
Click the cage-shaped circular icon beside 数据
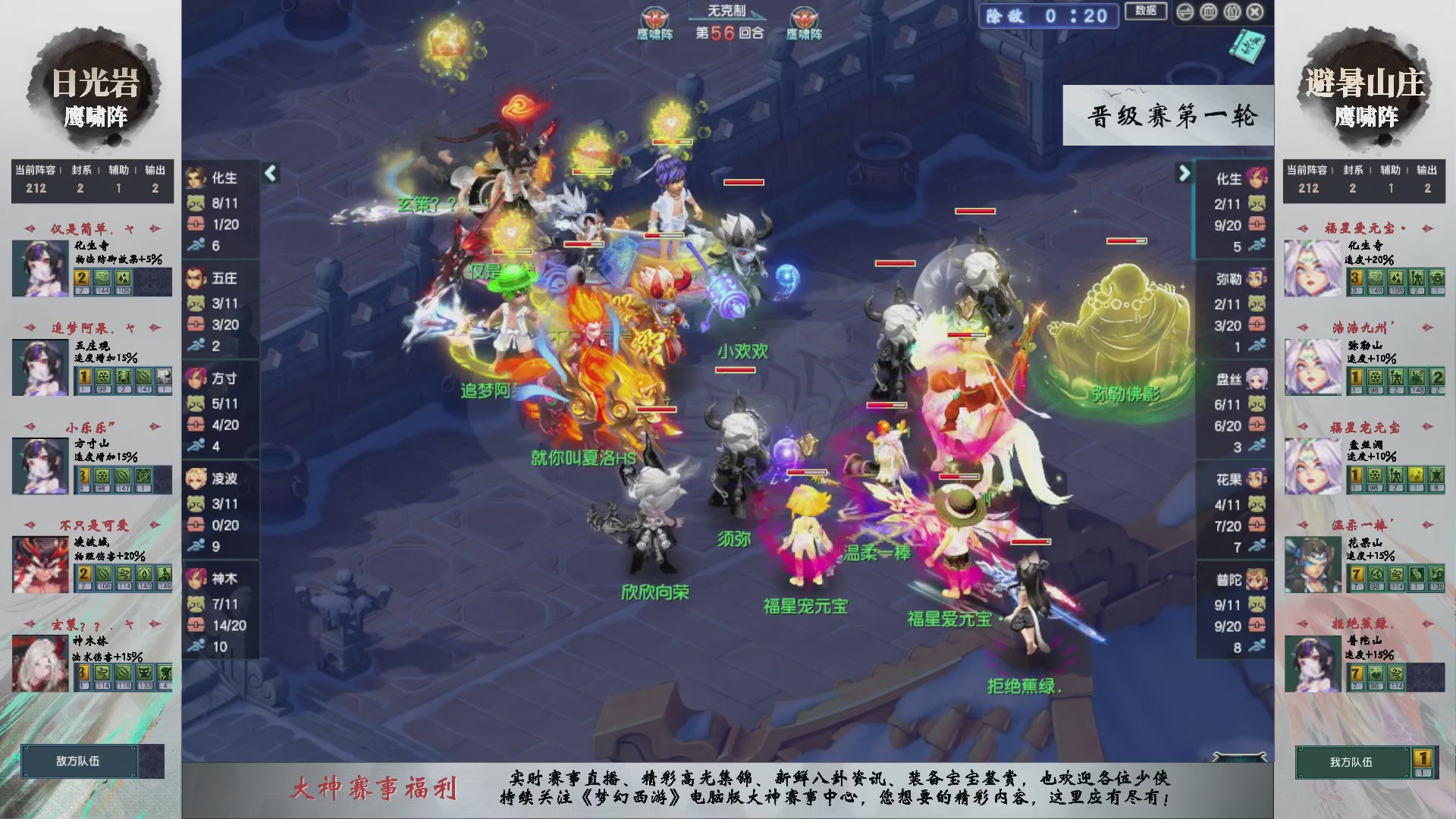1207,12
